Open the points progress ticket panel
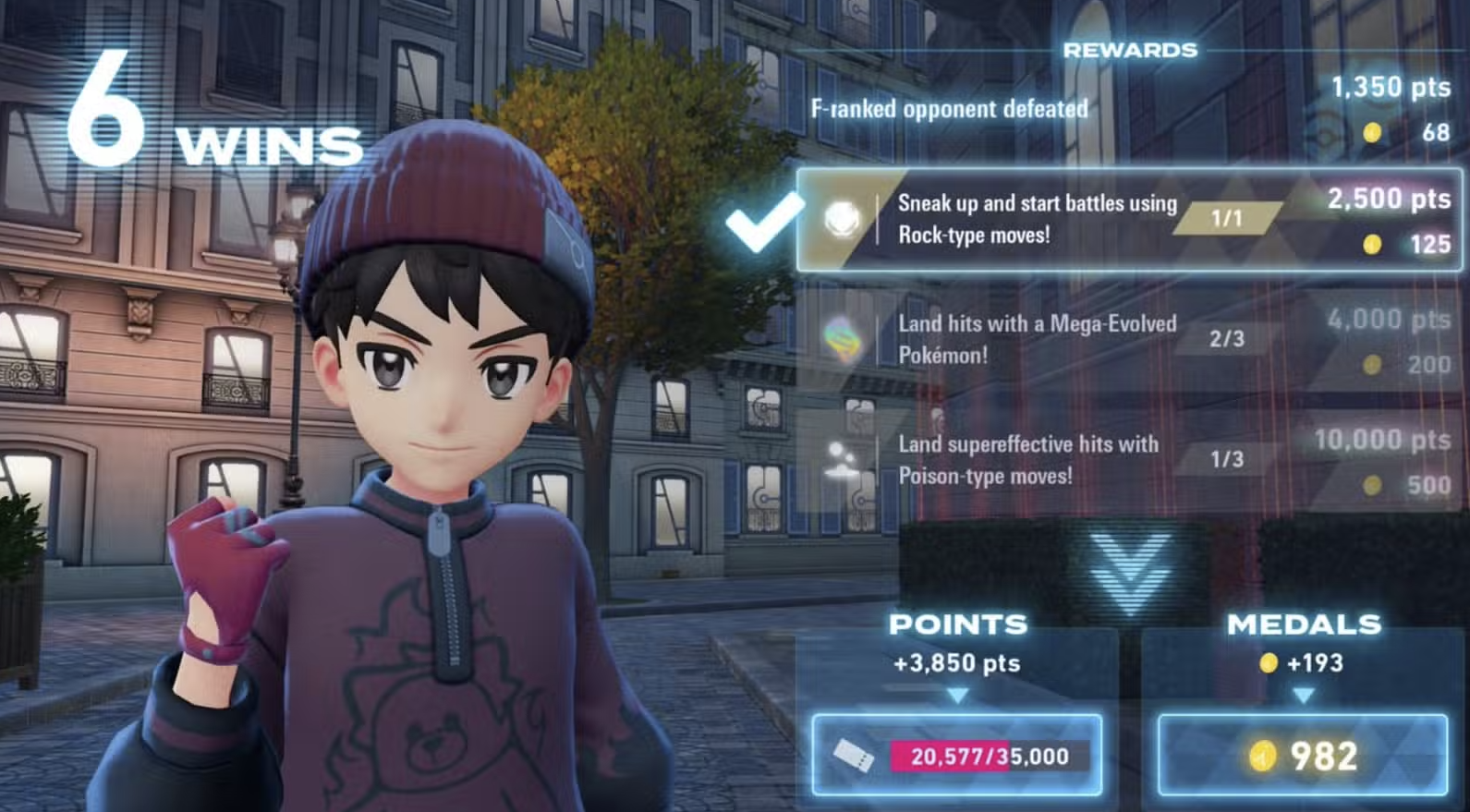The image size is (1470, 812). (x=957, y=756)
